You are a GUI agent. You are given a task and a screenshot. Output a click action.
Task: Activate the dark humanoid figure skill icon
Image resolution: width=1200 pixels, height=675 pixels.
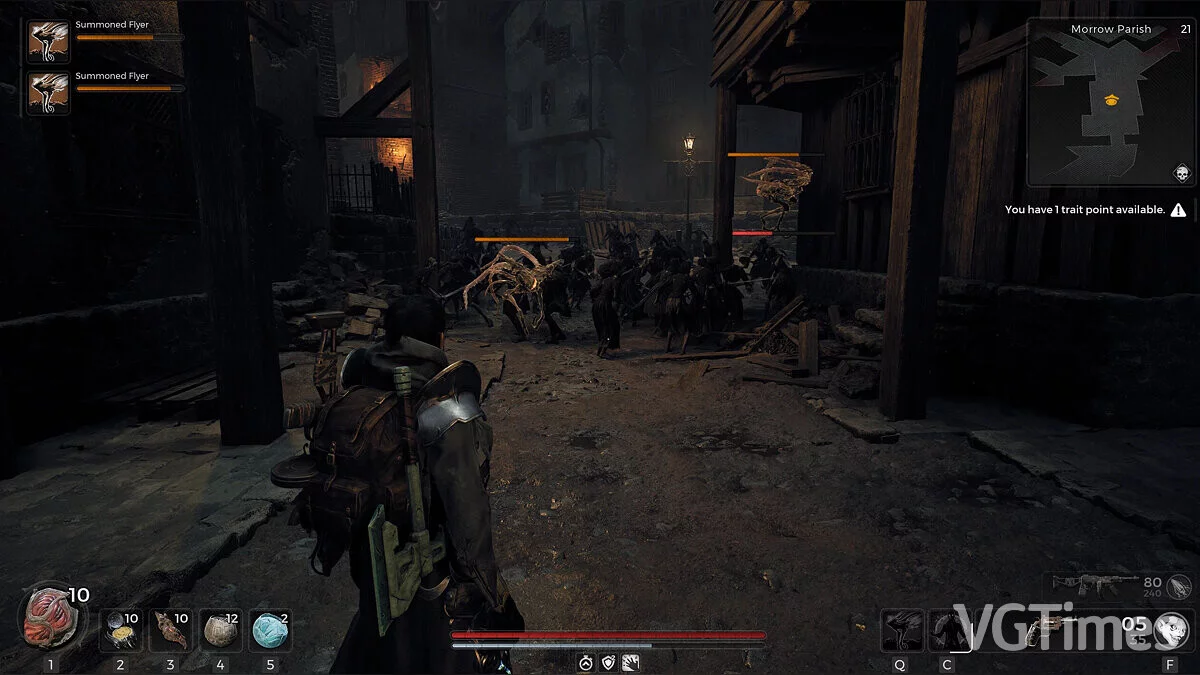(x=948, y=631)
